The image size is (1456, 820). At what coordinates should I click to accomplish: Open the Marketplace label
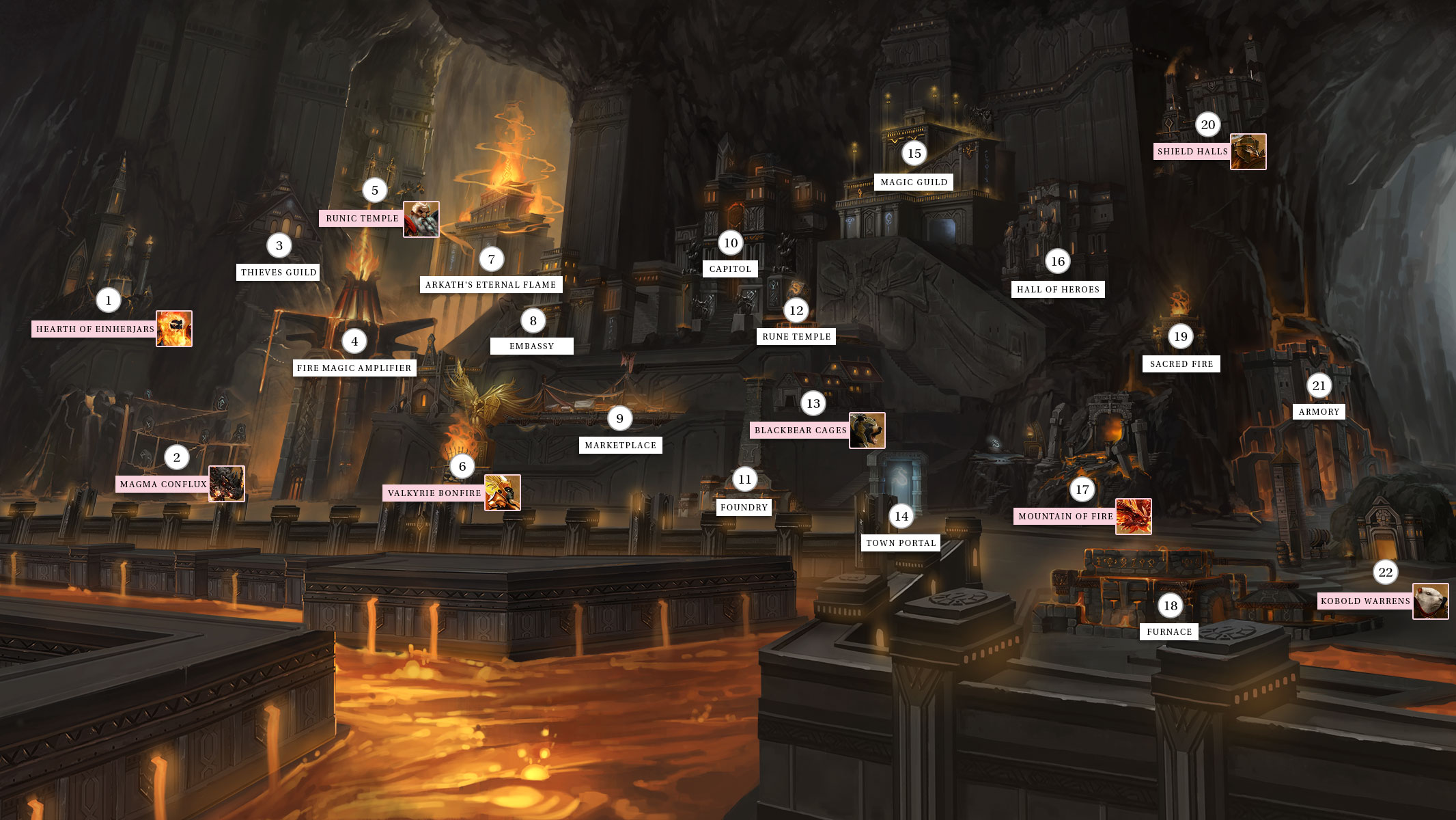tap(620, 446)
